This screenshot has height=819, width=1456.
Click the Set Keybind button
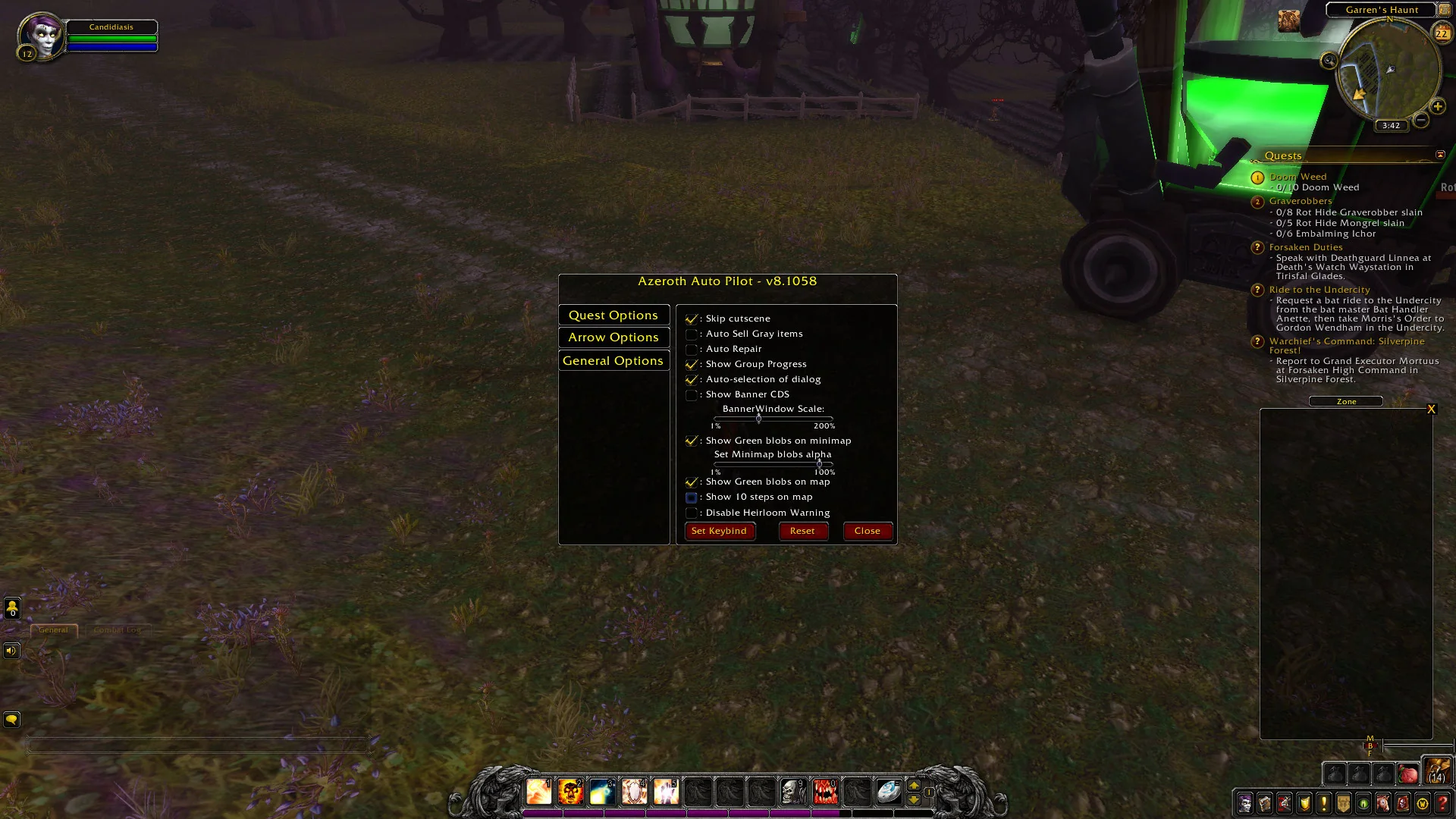pyautogui.click(x=719, y=532)
